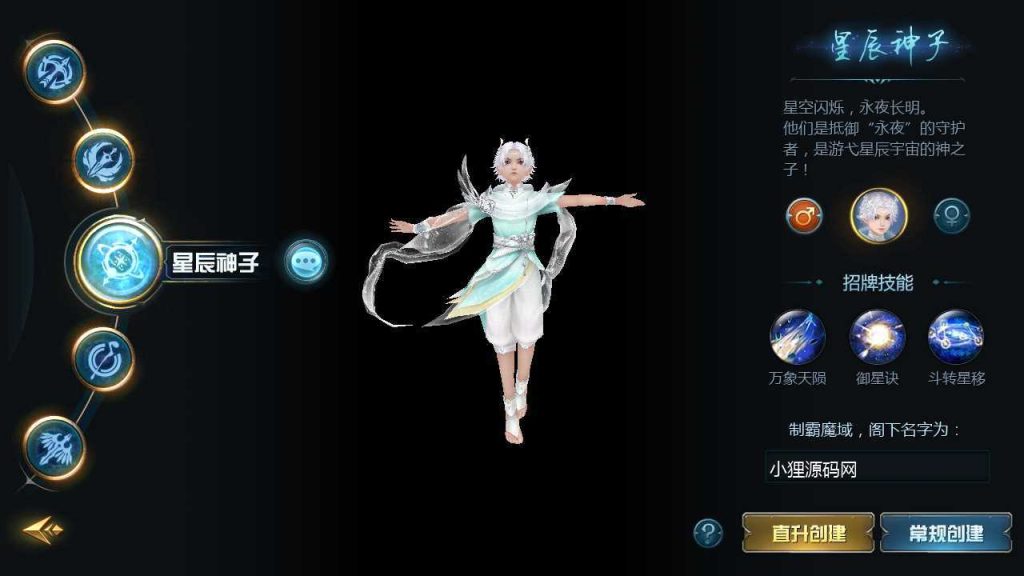Select the bow-and-arrow class icon
The width and height of the screenshot is (1024, 576).
click(x=54, y=72)
